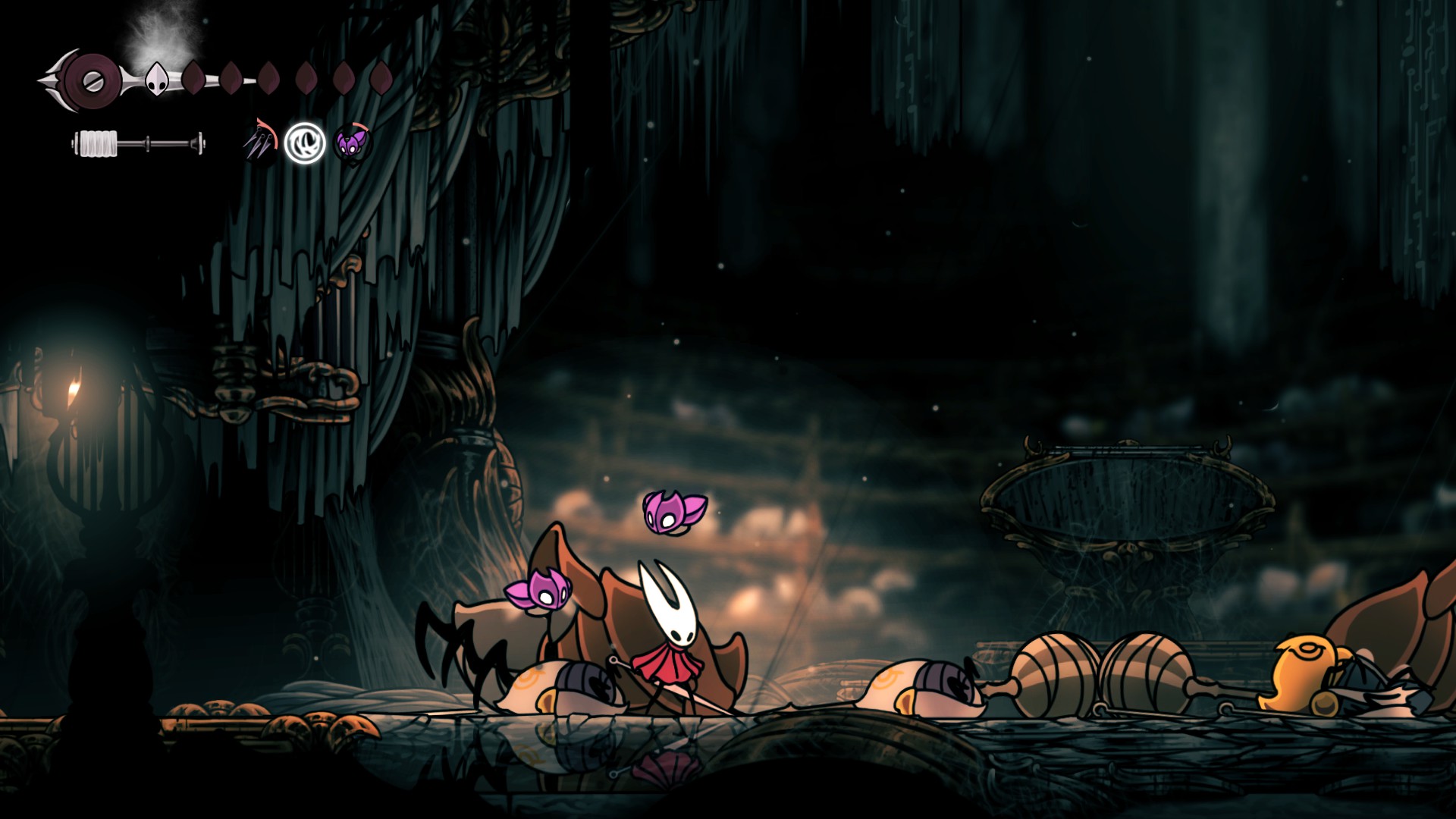Choose the purple fly companion tool icon
Viewport: 1456px width, 819px height.
point(350,143)
